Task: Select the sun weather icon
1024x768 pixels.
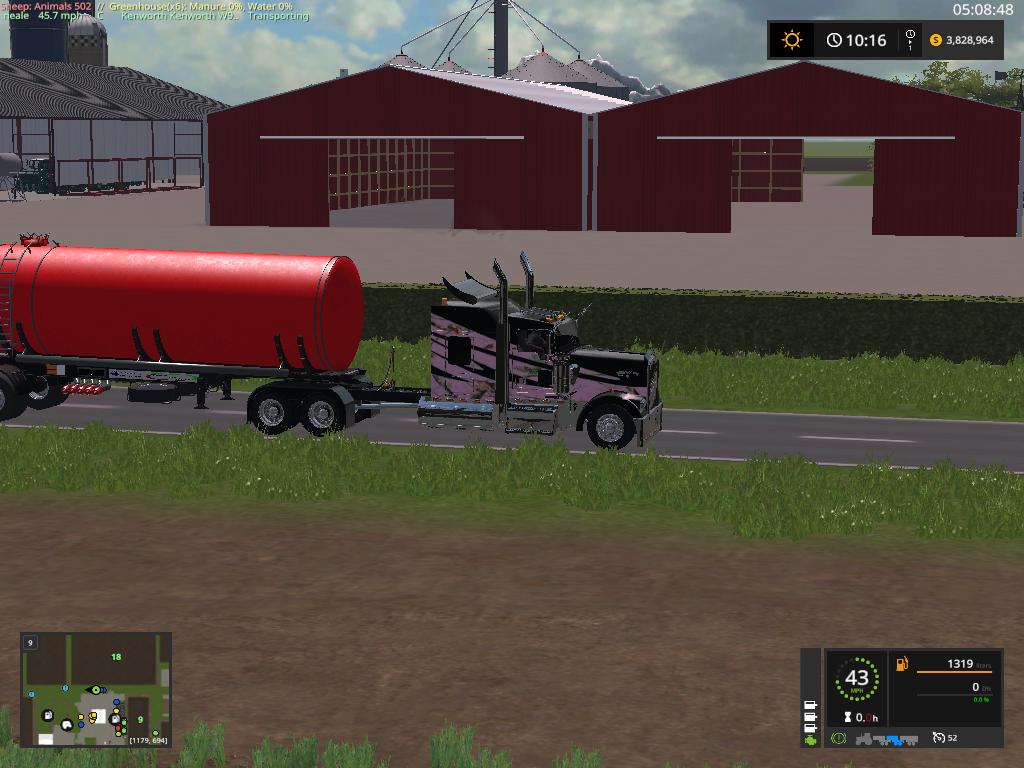Action: 792,40
